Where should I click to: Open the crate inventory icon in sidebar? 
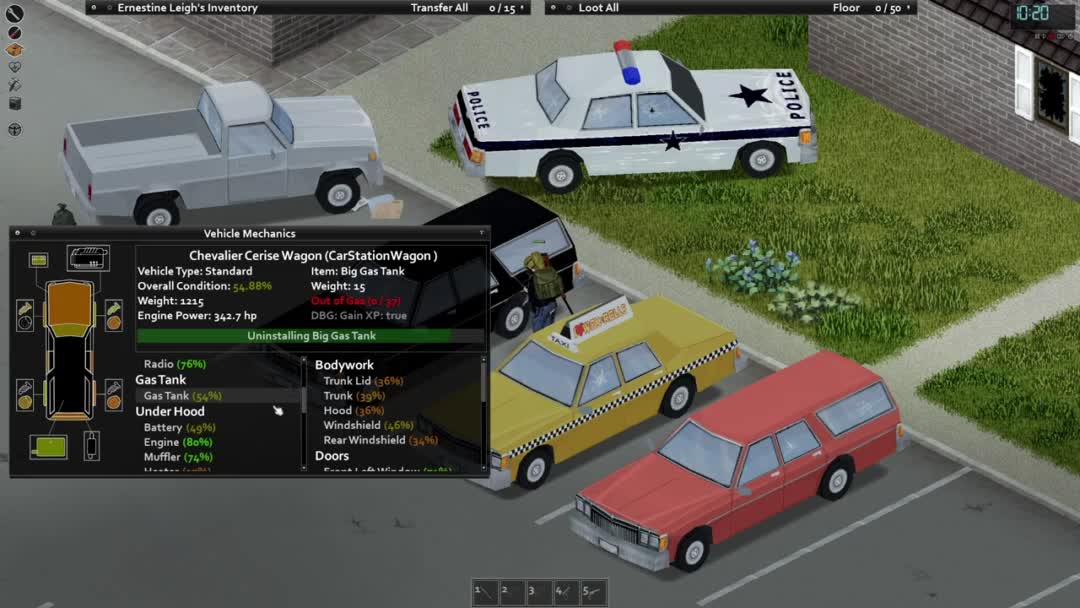click(x=15, y=50)
